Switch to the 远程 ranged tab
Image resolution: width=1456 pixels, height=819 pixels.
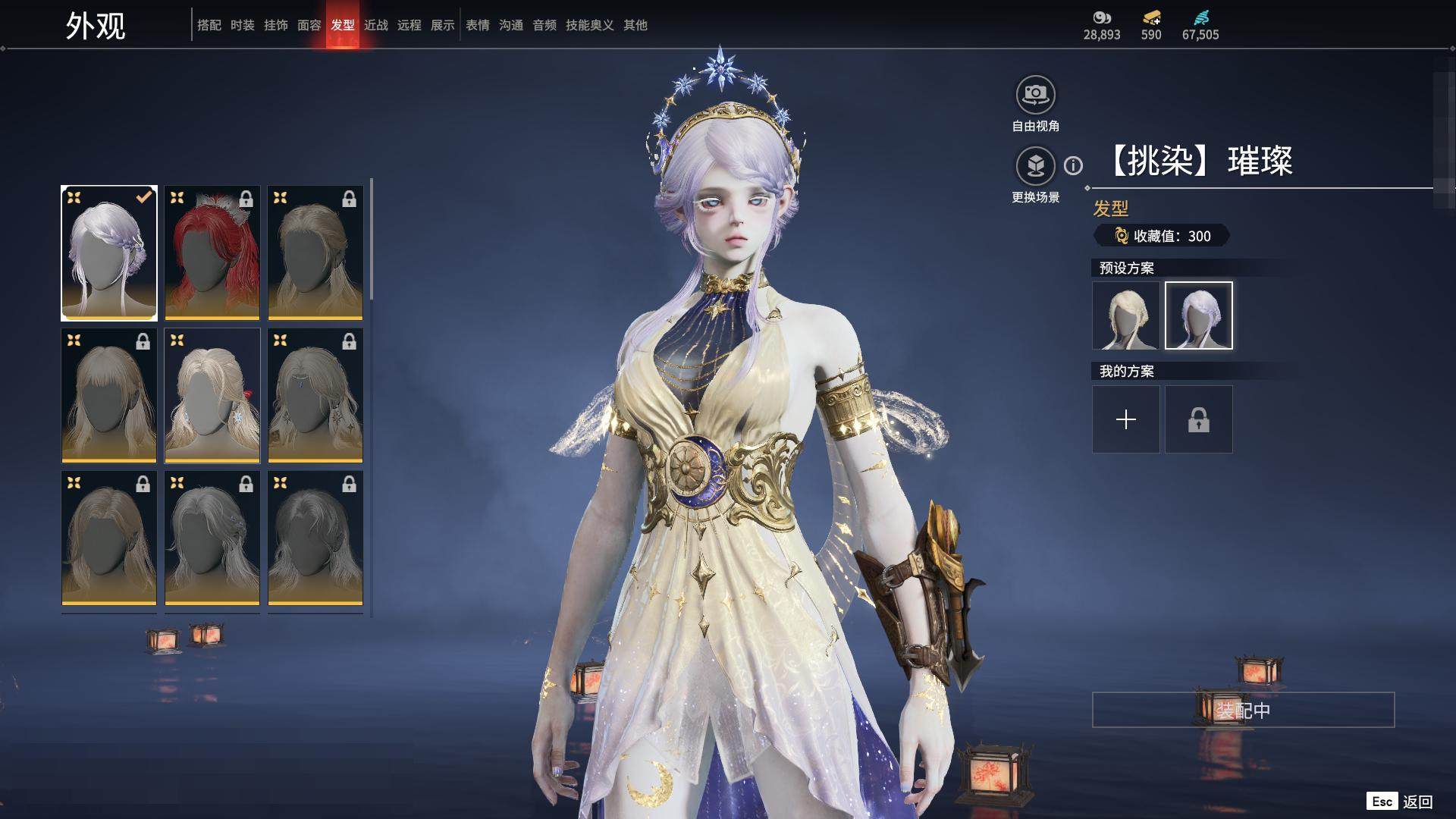click(x=409, y=25)
